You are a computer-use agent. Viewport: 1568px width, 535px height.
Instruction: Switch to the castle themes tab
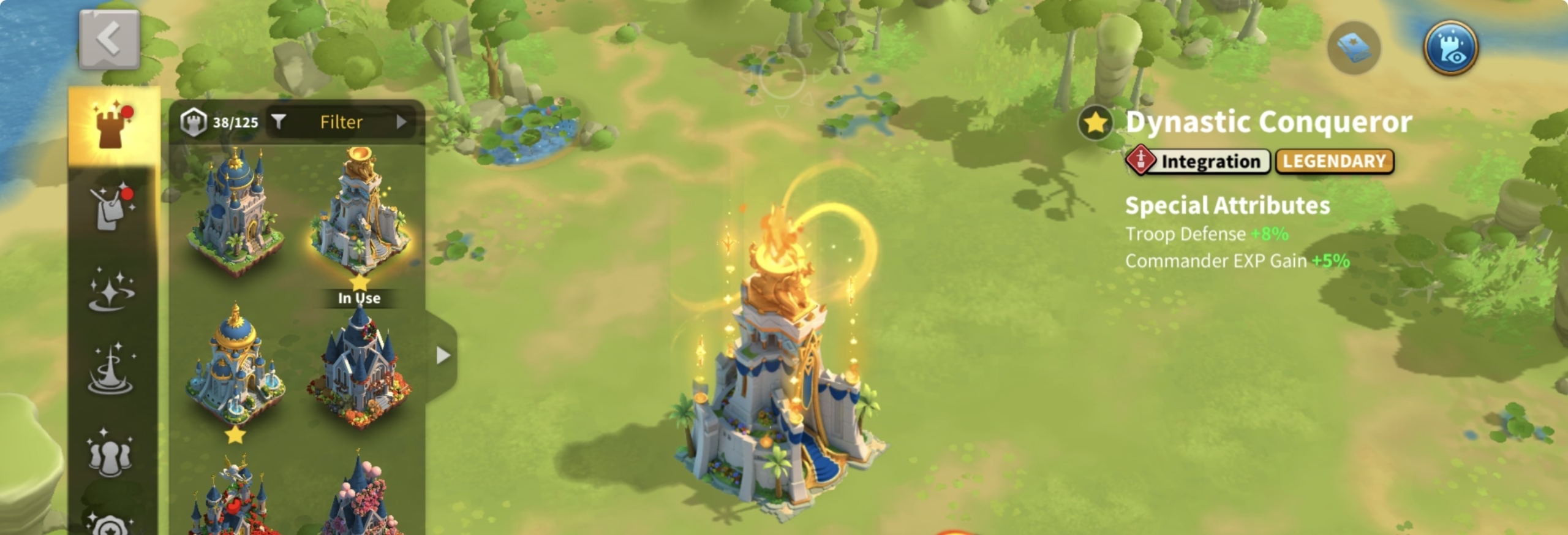pyautogui.click(x=113, y=126)
